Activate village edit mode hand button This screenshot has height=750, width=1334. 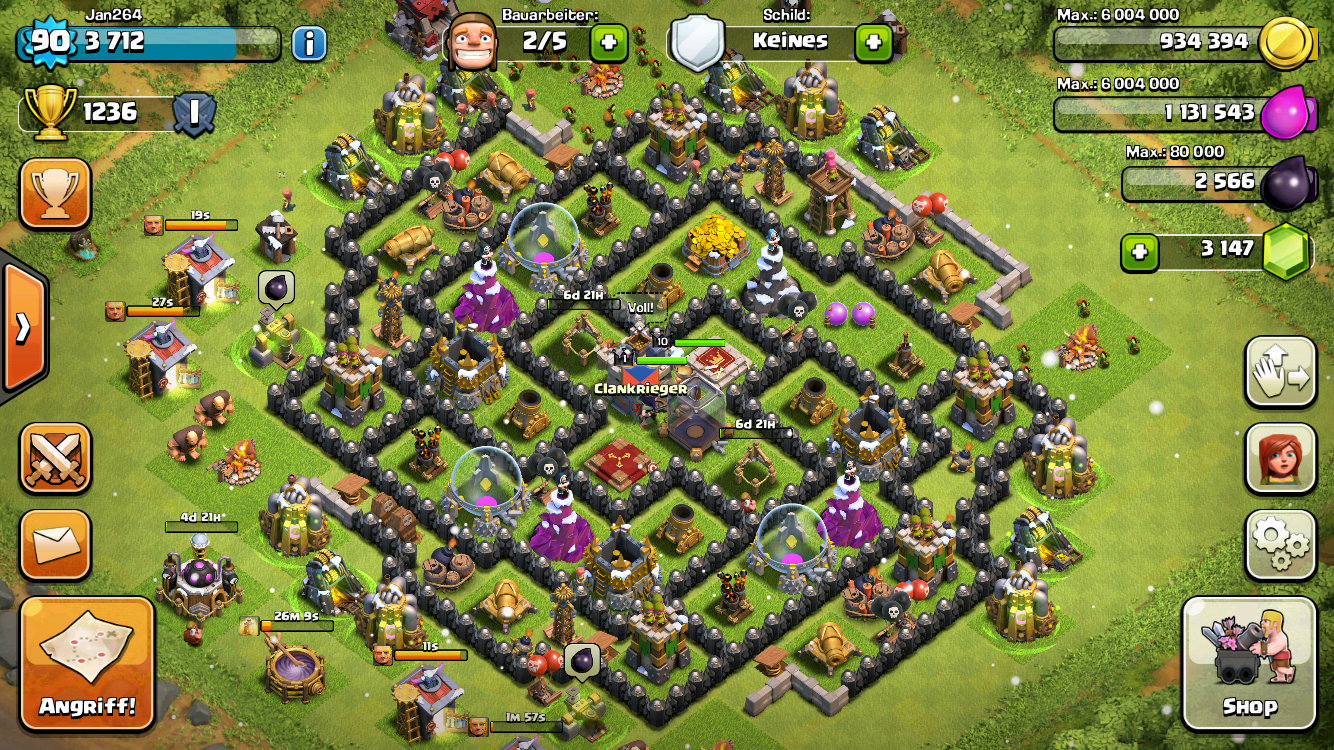pyautogui.click(x=1280, y=372)
